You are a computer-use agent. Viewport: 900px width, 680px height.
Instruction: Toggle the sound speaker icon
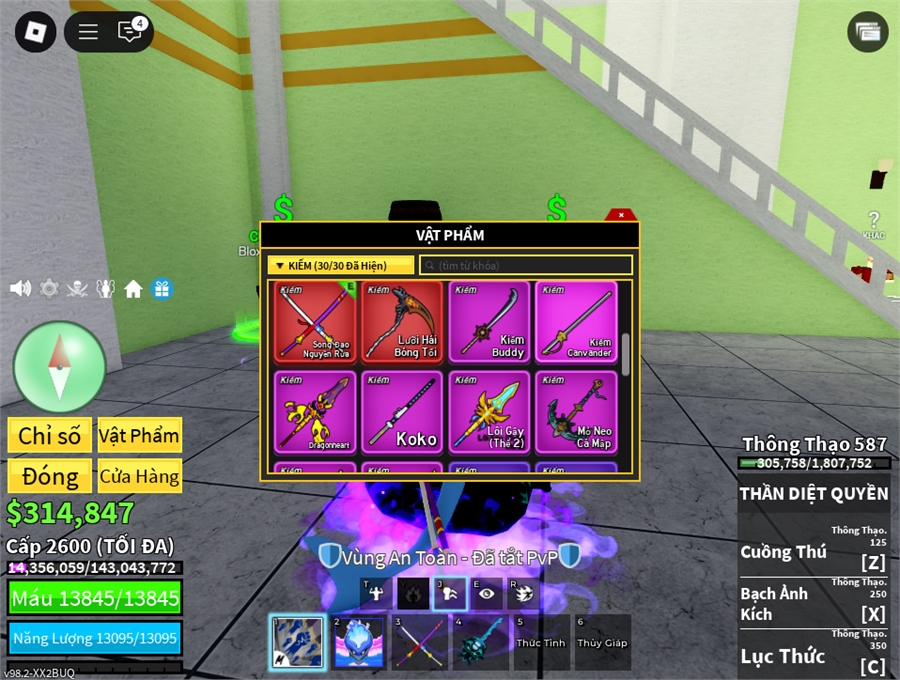point(20,289)
